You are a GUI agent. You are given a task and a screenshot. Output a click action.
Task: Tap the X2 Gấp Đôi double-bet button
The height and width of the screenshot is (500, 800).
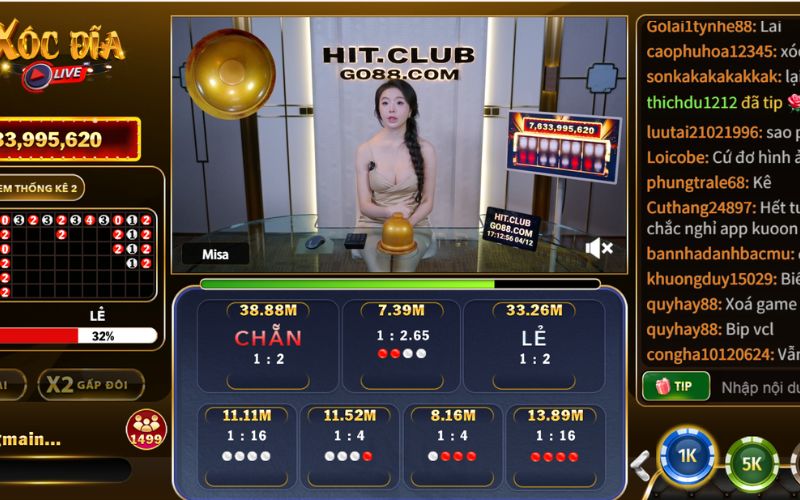90,385
